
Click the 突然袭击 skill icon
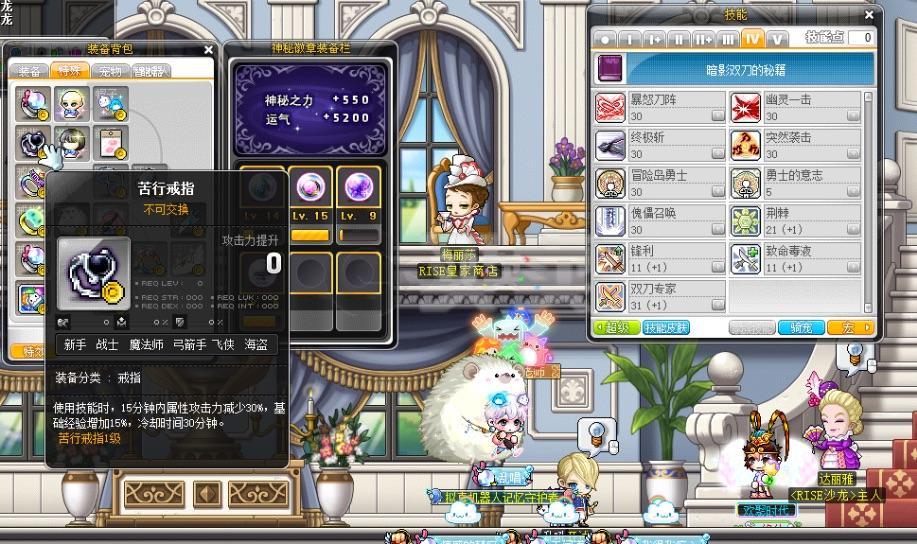point(746,146)
